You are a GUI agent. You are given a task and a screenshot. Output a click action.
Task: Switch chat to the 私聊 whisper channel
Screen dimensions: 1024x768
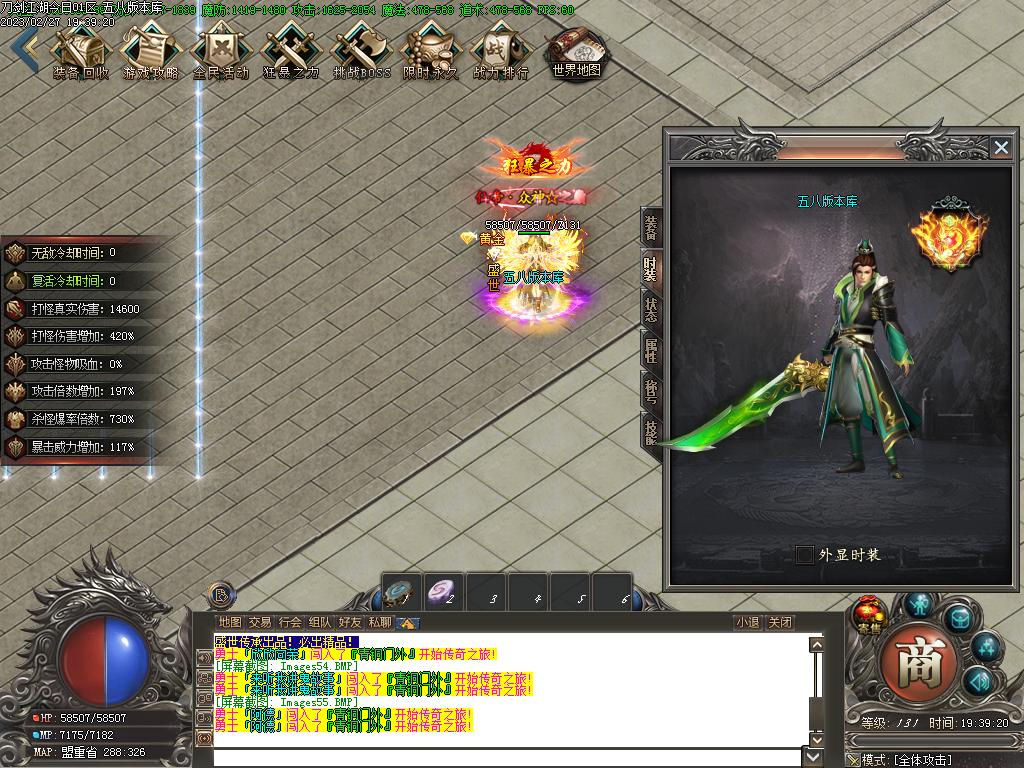pos(380,622)
